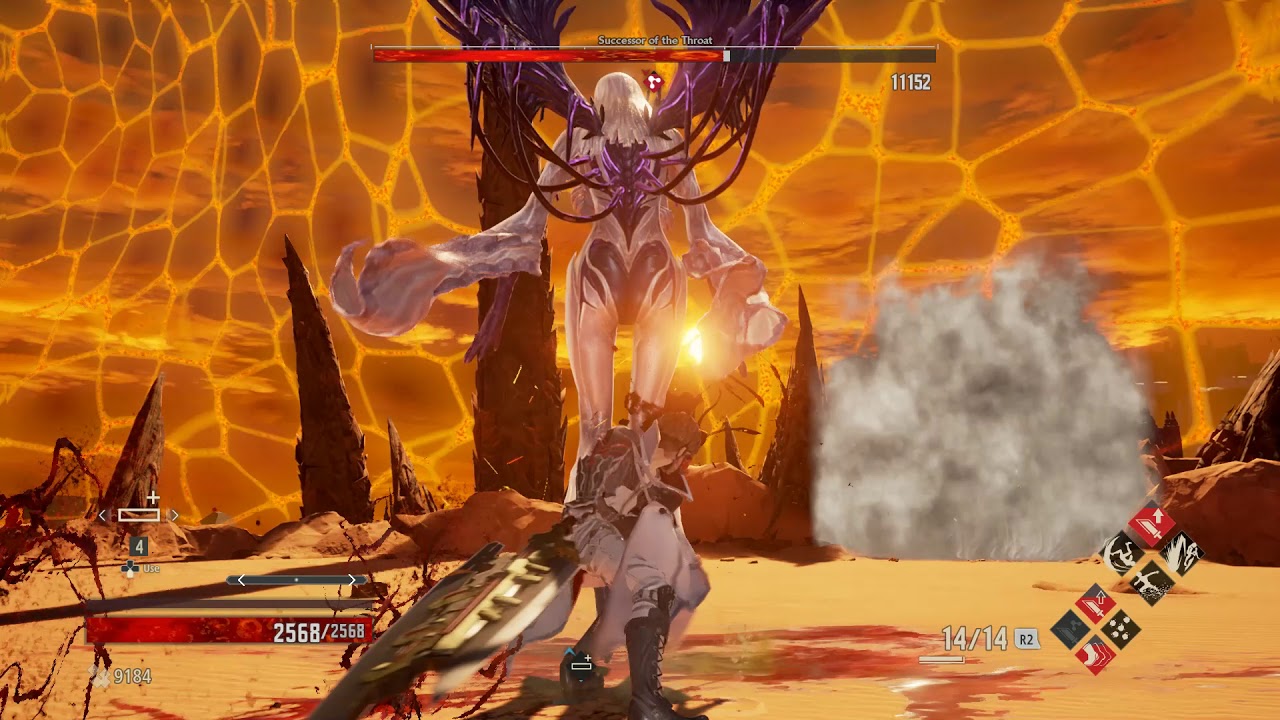The height and width of the screenshot is (720, 1280).
Task: Use the red boot with chevrons gift
Action: coord(1096,655)
